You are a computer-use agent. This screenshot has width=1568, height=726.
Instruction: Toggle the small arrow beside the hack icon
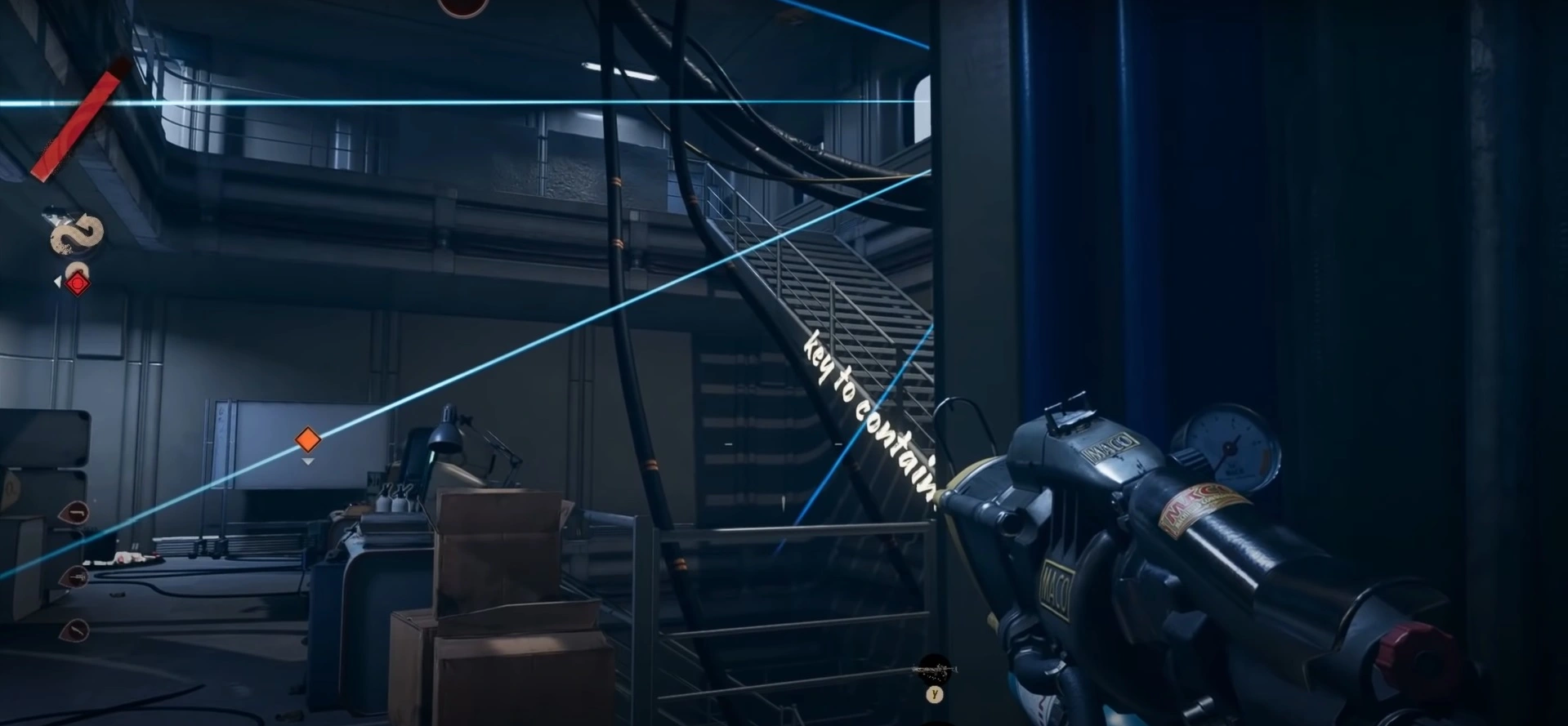(x=57, y=280)
